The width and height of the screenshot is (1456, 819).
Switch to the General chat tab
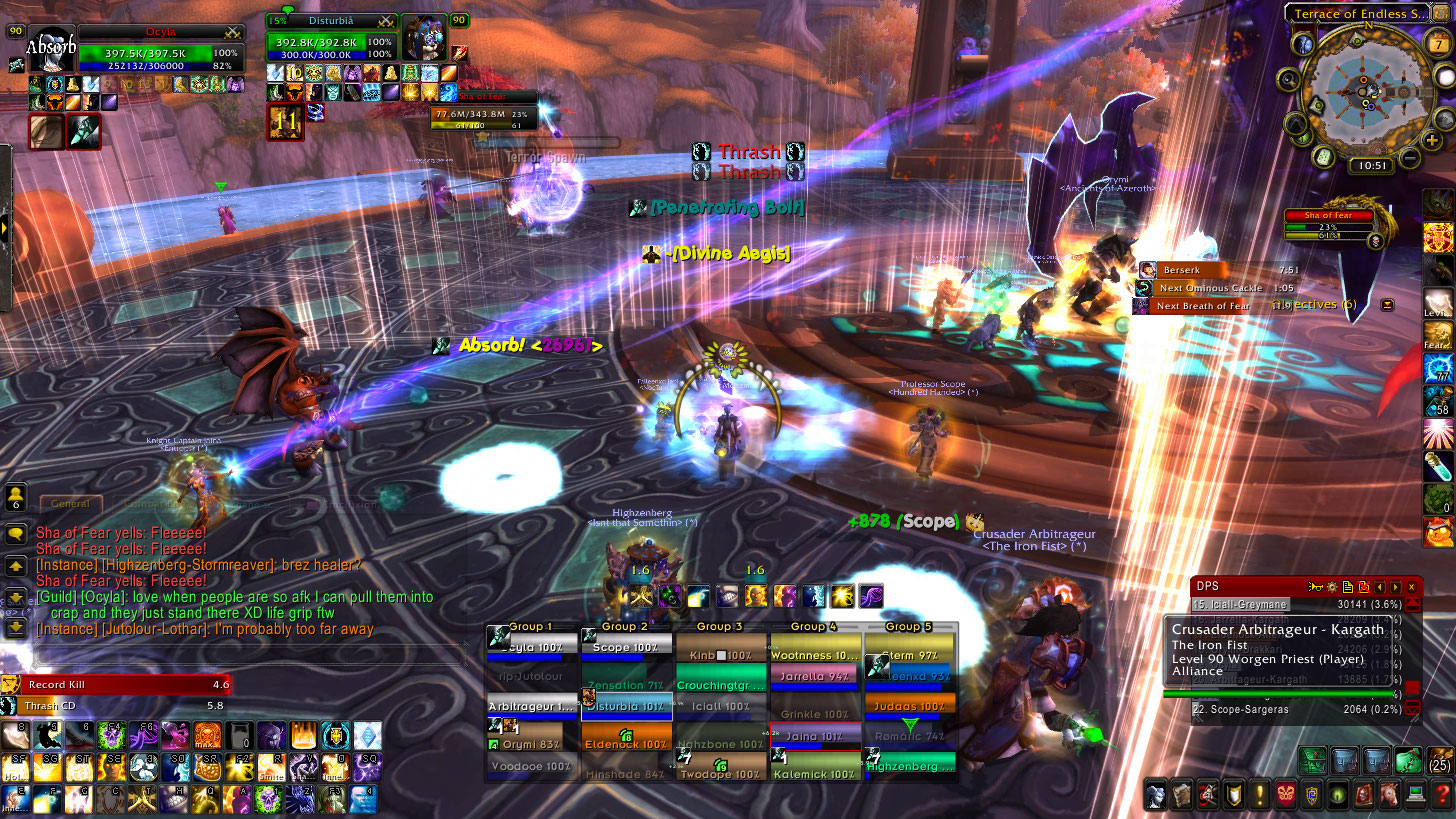point(70,504)
